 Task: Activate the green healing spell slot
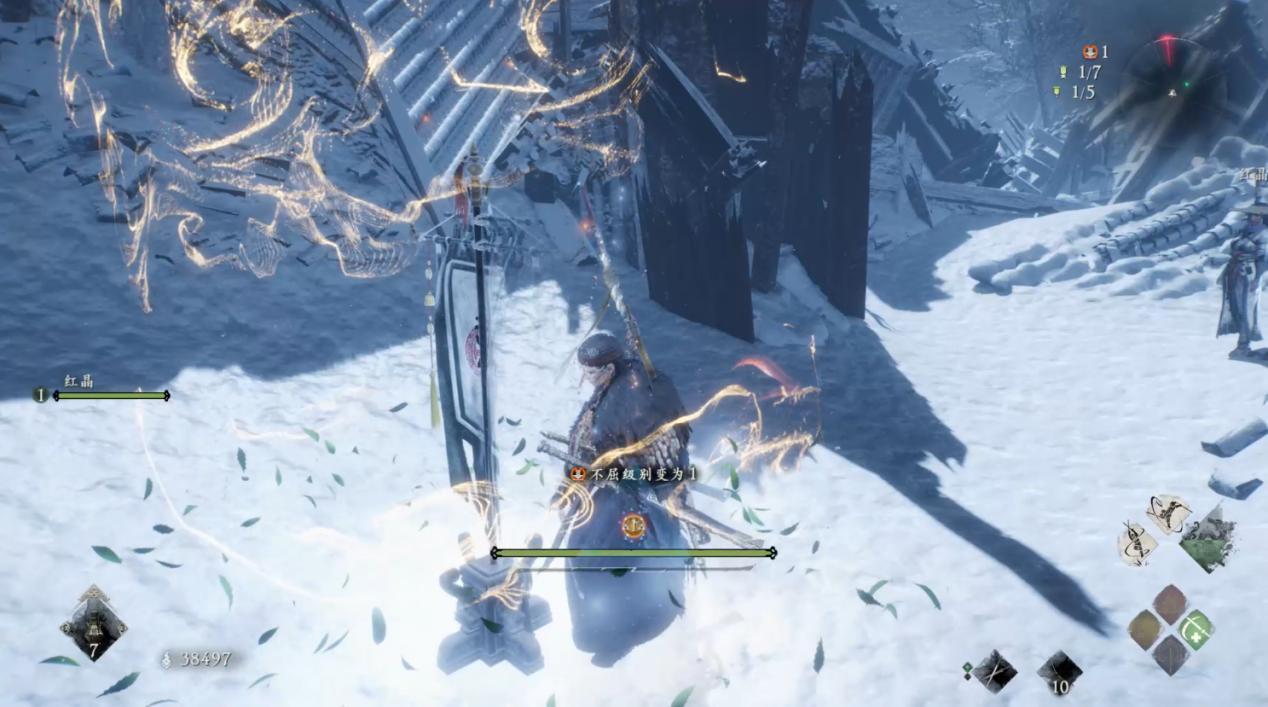pos(1195,630)
